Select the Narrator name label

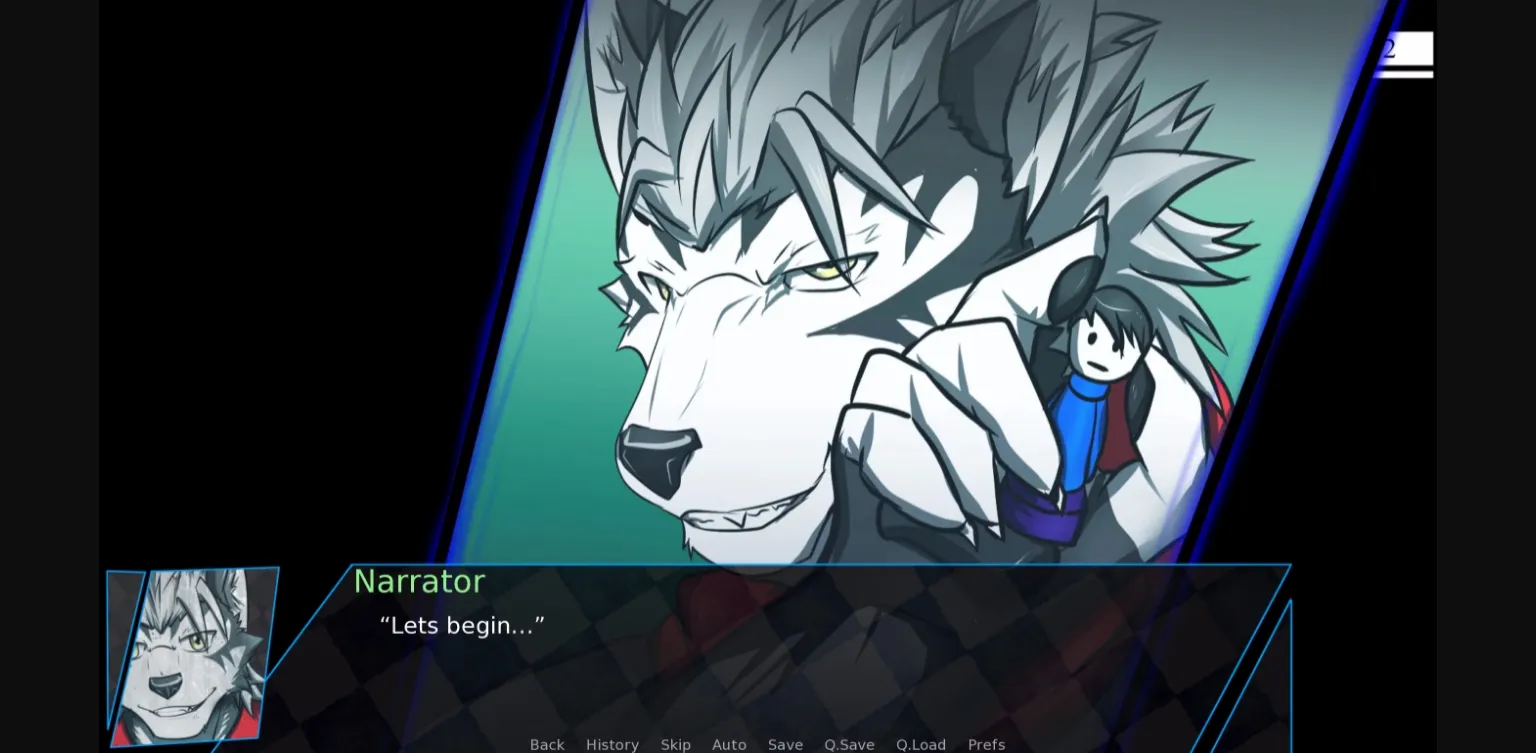tap(419, 582)
